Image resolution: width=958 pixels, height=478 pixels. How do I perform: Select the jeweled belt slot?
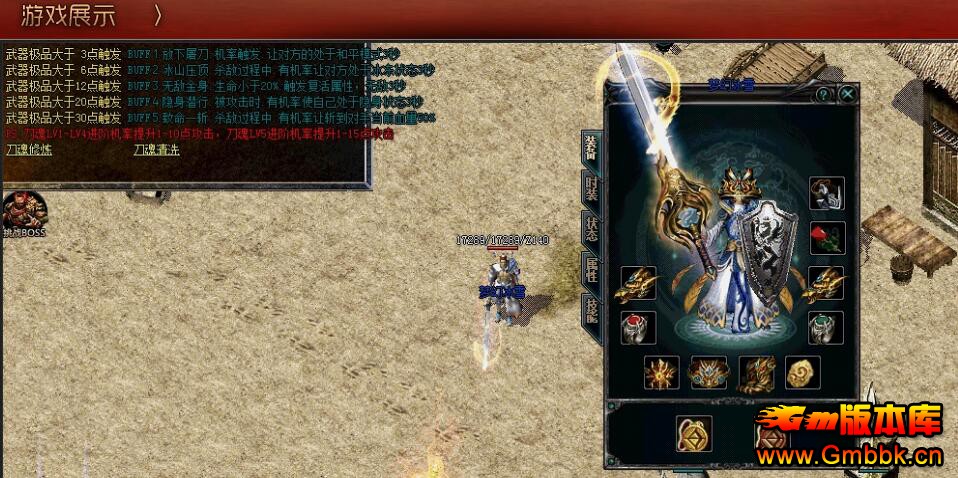click(x=708, y=373)
